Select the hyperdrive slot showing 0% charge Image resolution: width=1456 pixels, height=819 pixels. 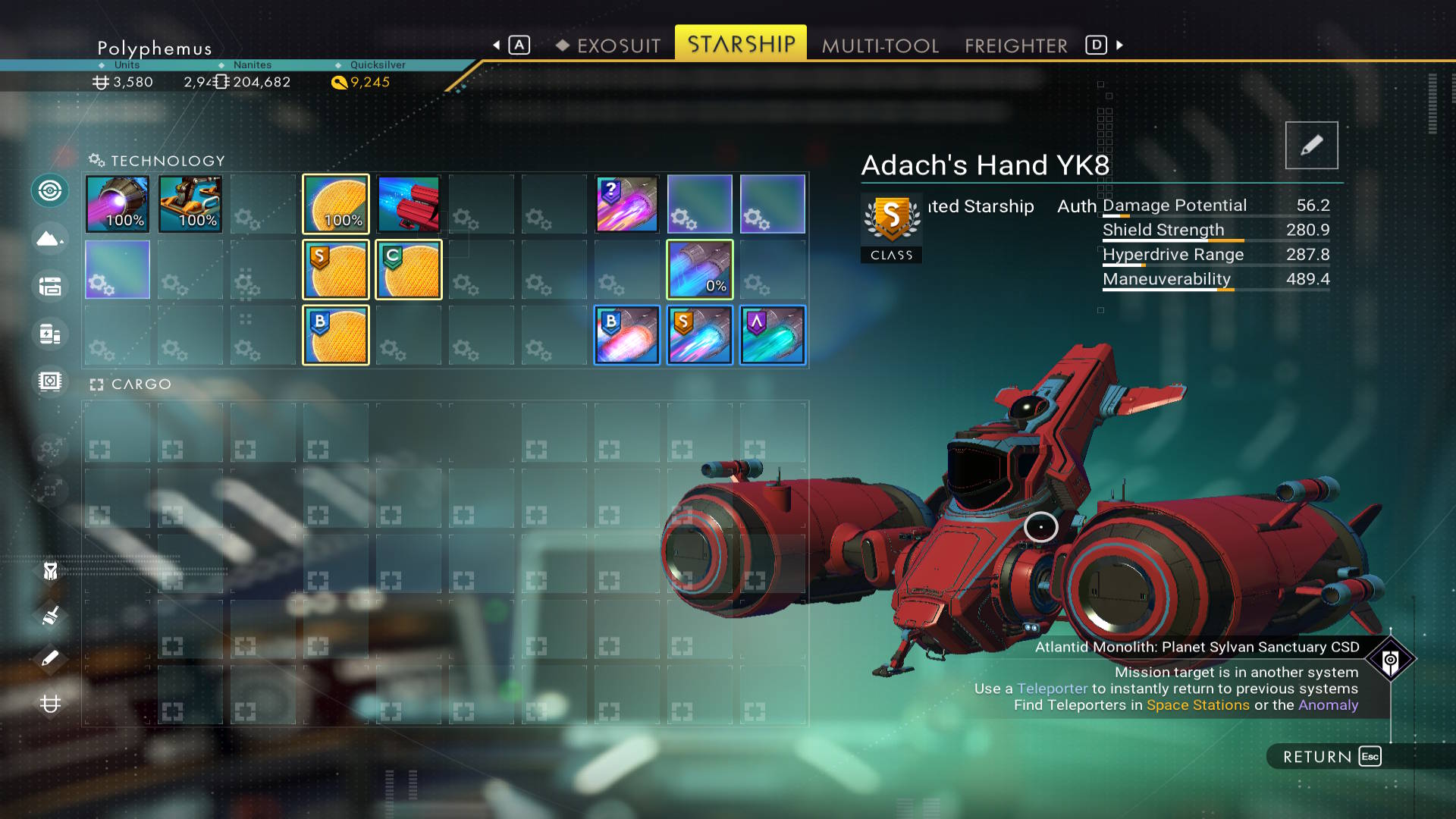coord(700,270)
